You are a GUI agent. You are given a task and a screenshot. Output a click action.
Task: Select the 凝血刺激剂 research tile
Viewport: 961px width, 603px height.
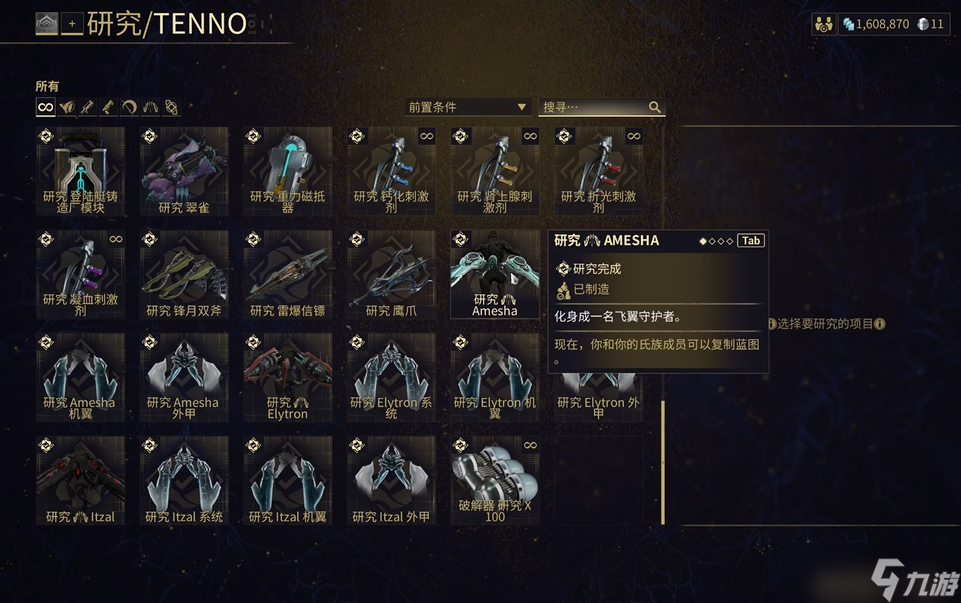[81, 274]
